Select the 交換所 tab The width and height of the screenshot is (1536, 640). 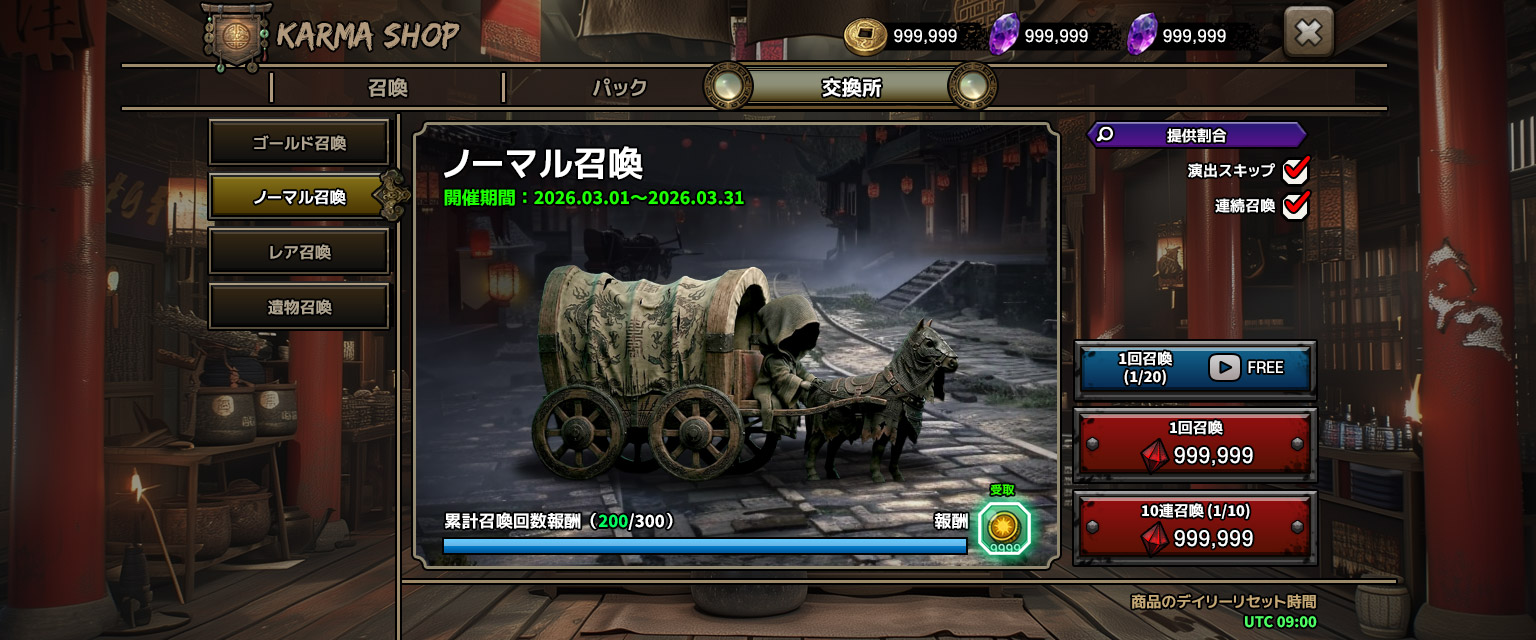click(851, 88)
